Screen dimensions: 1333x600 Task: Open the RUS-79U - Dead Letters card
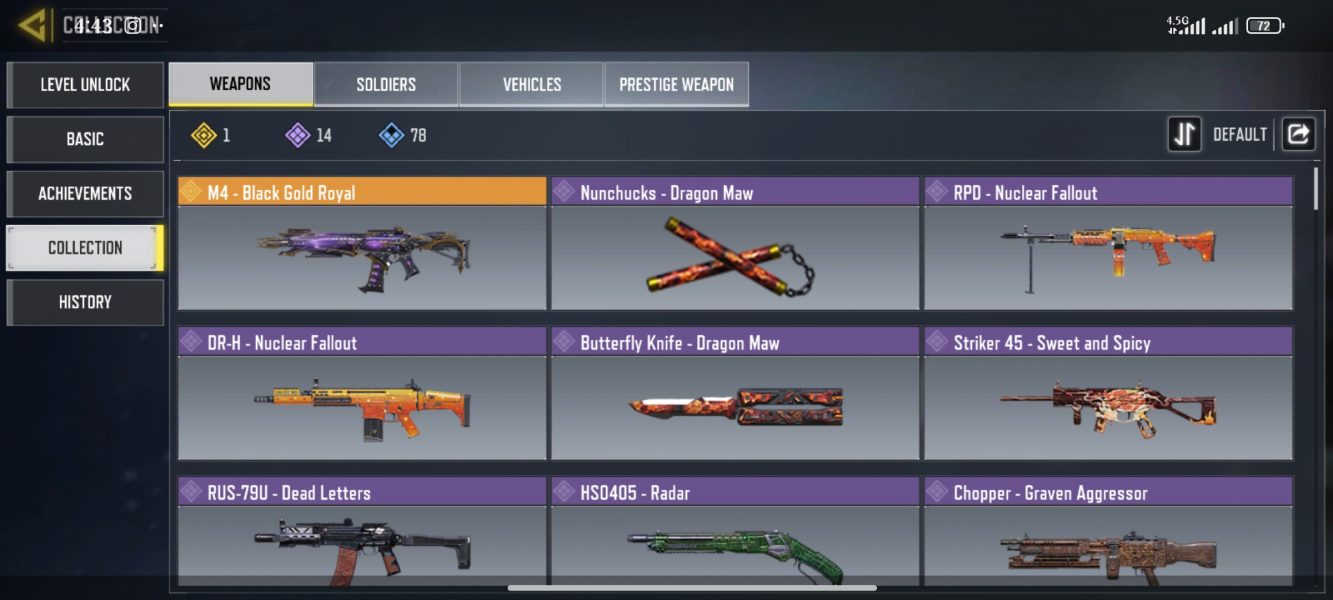coord(362,532)
